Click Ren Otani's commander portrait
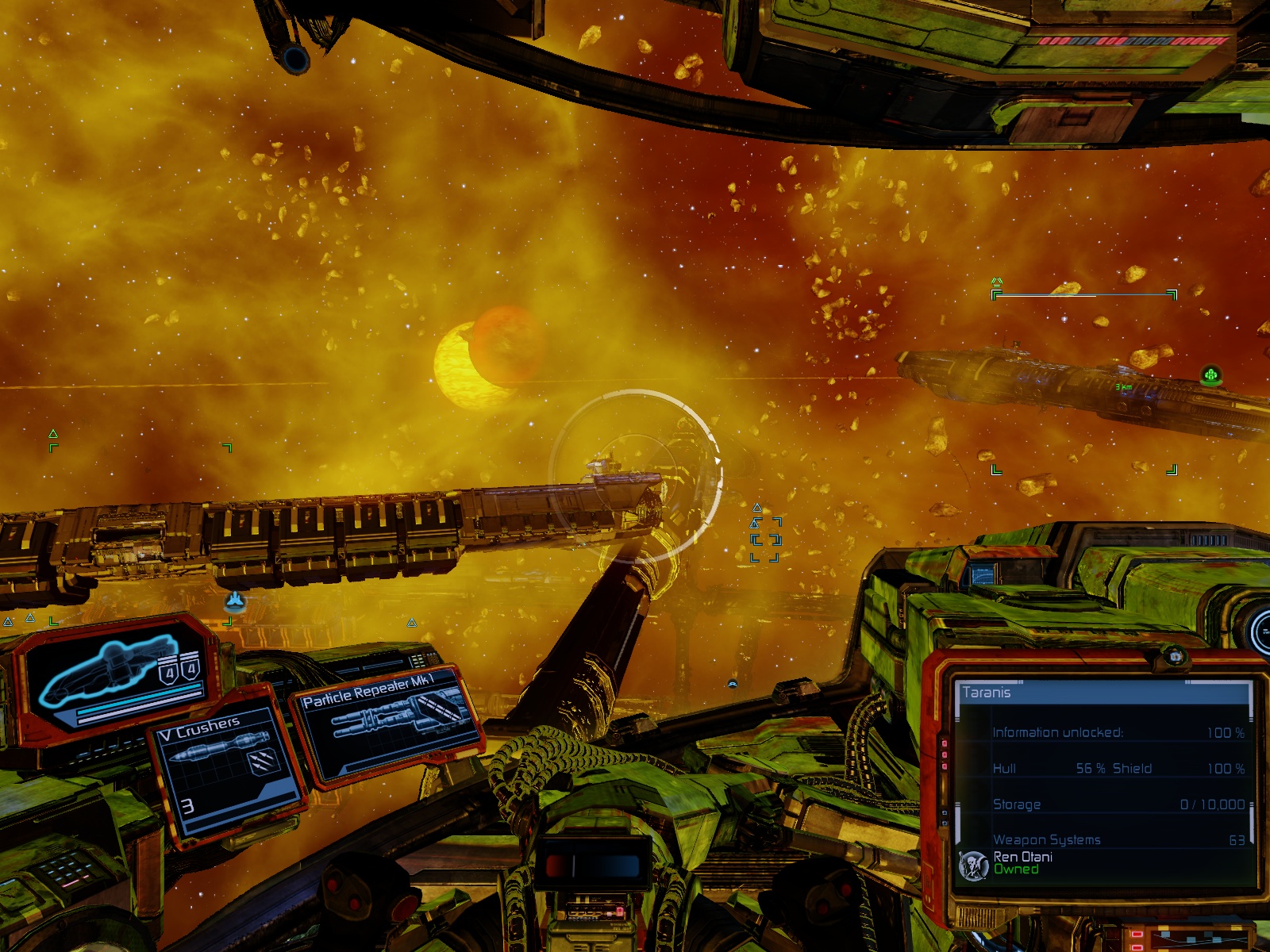The image size is (1270, 952). [x=973, y=865]
